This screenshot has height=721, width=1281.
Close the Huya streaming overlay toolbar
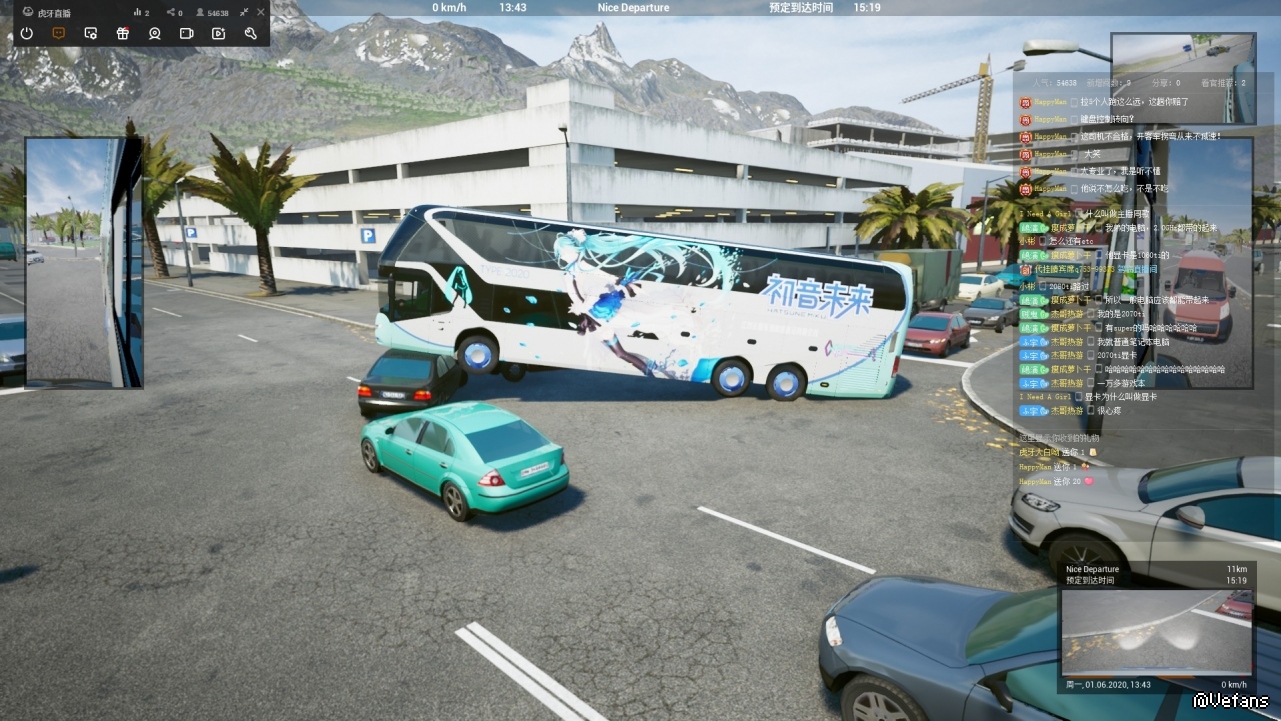click(261, 12)
